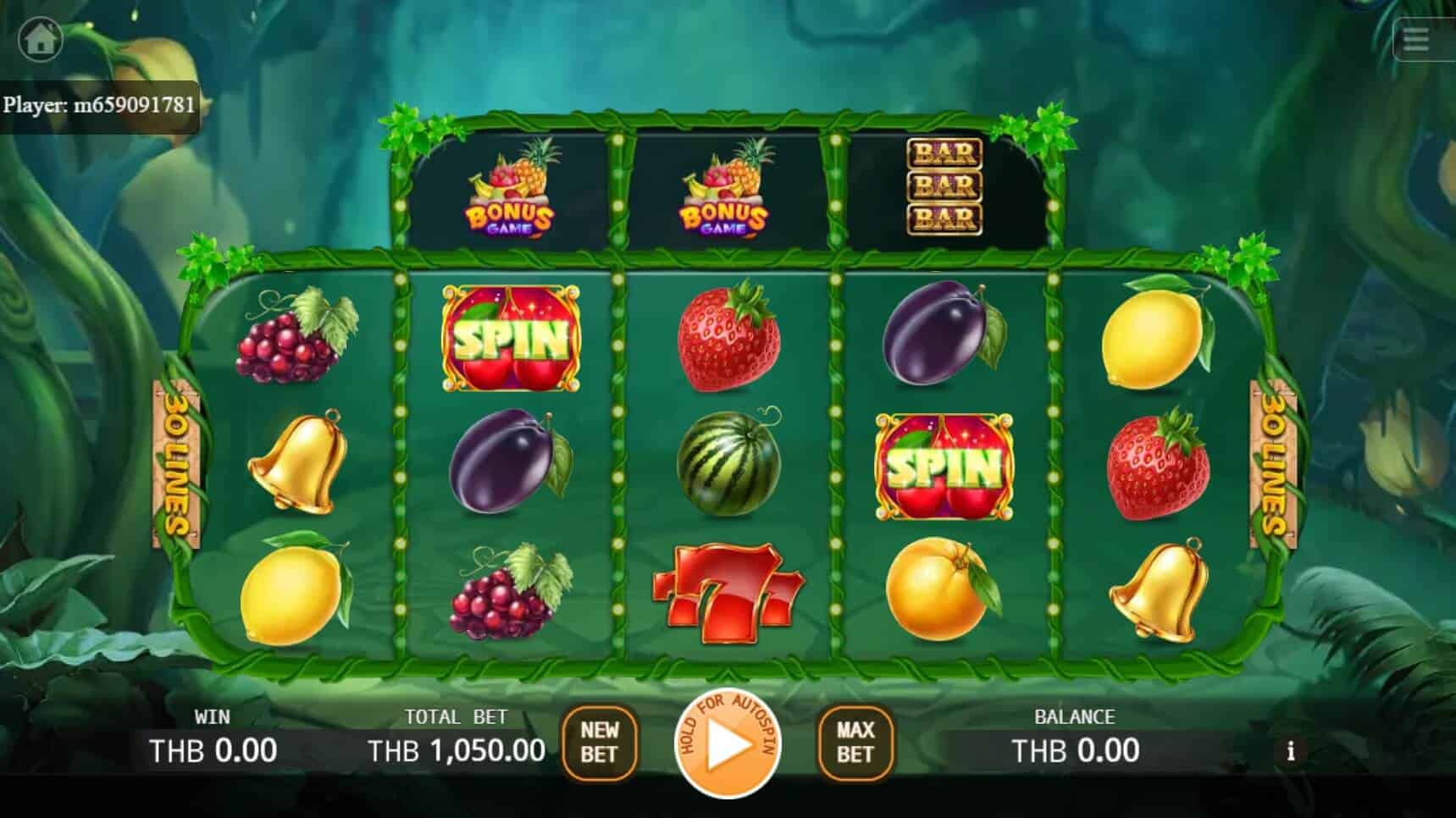
Task: Select the TOTAL BET amount display
Action: click(457, 750)
